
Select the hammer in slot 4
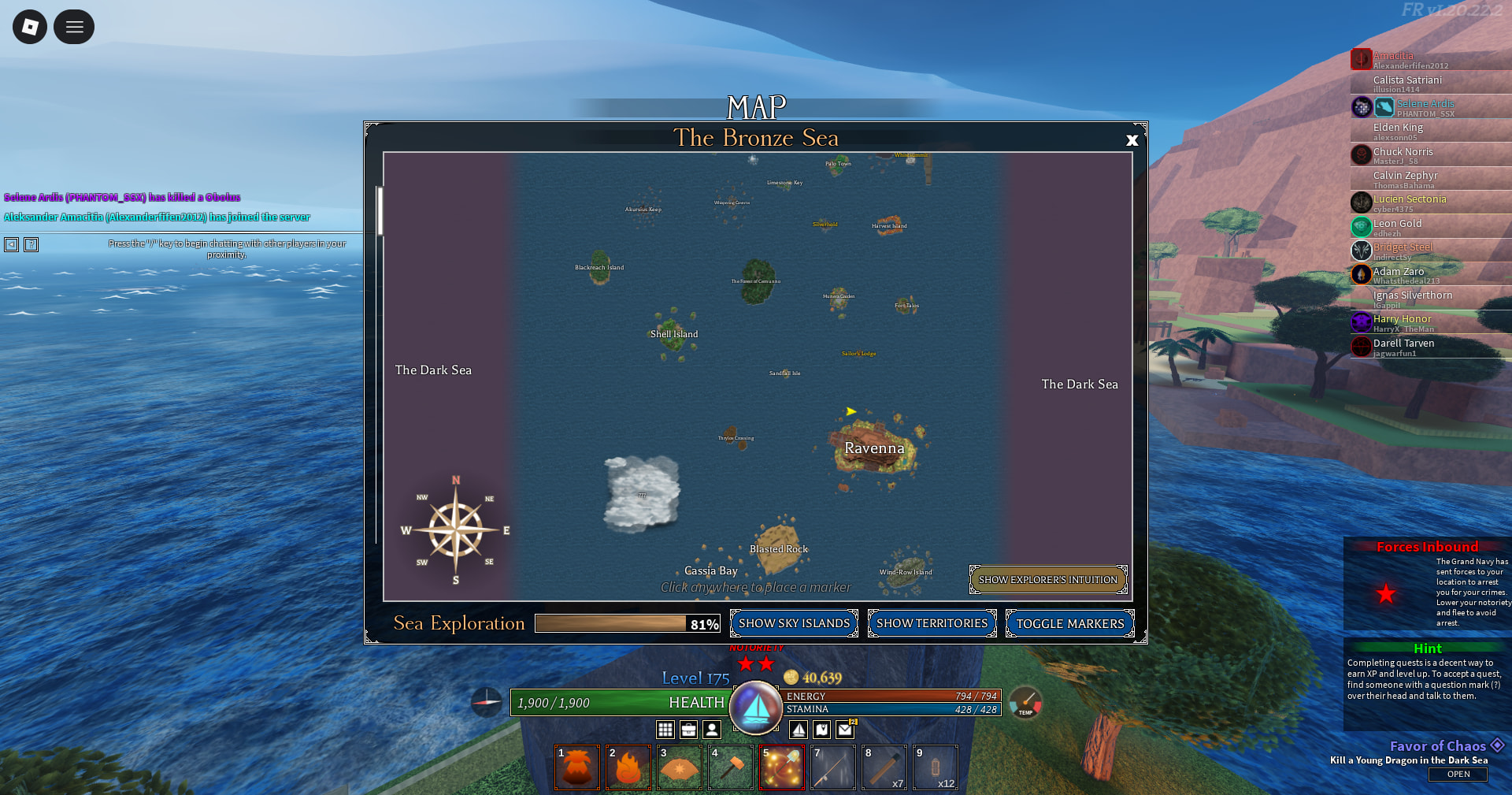731,767
